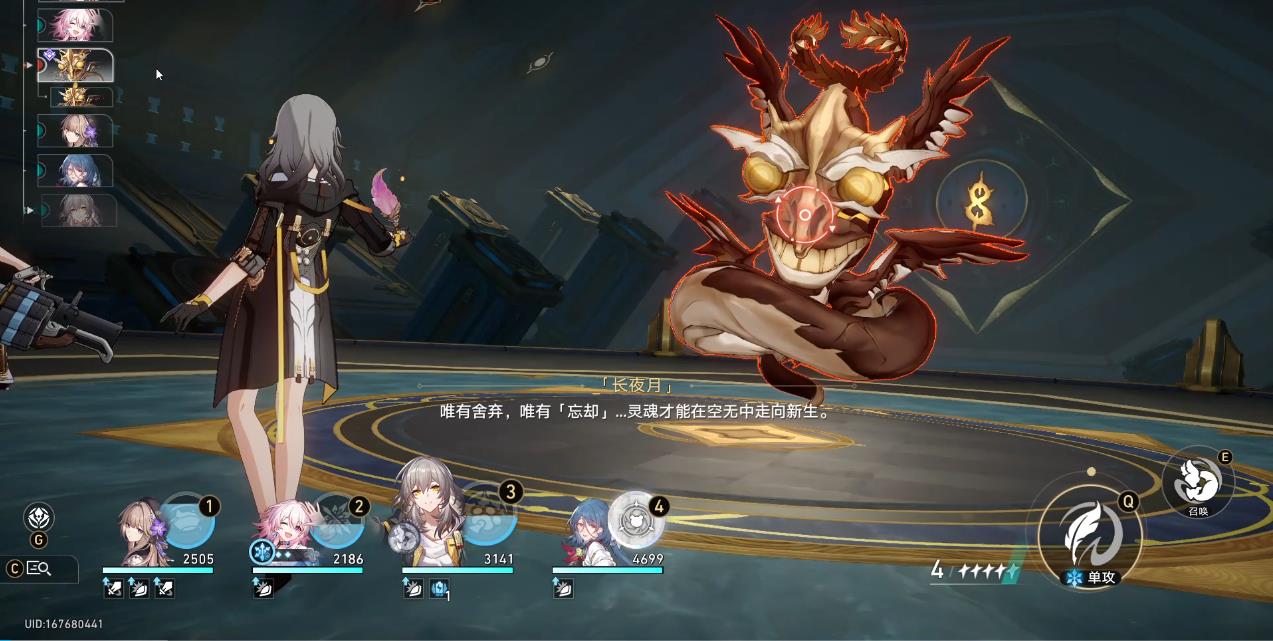Click the red target reticle on the enemy
This screenshot has height=641, width=1273.
pos(804,215)
